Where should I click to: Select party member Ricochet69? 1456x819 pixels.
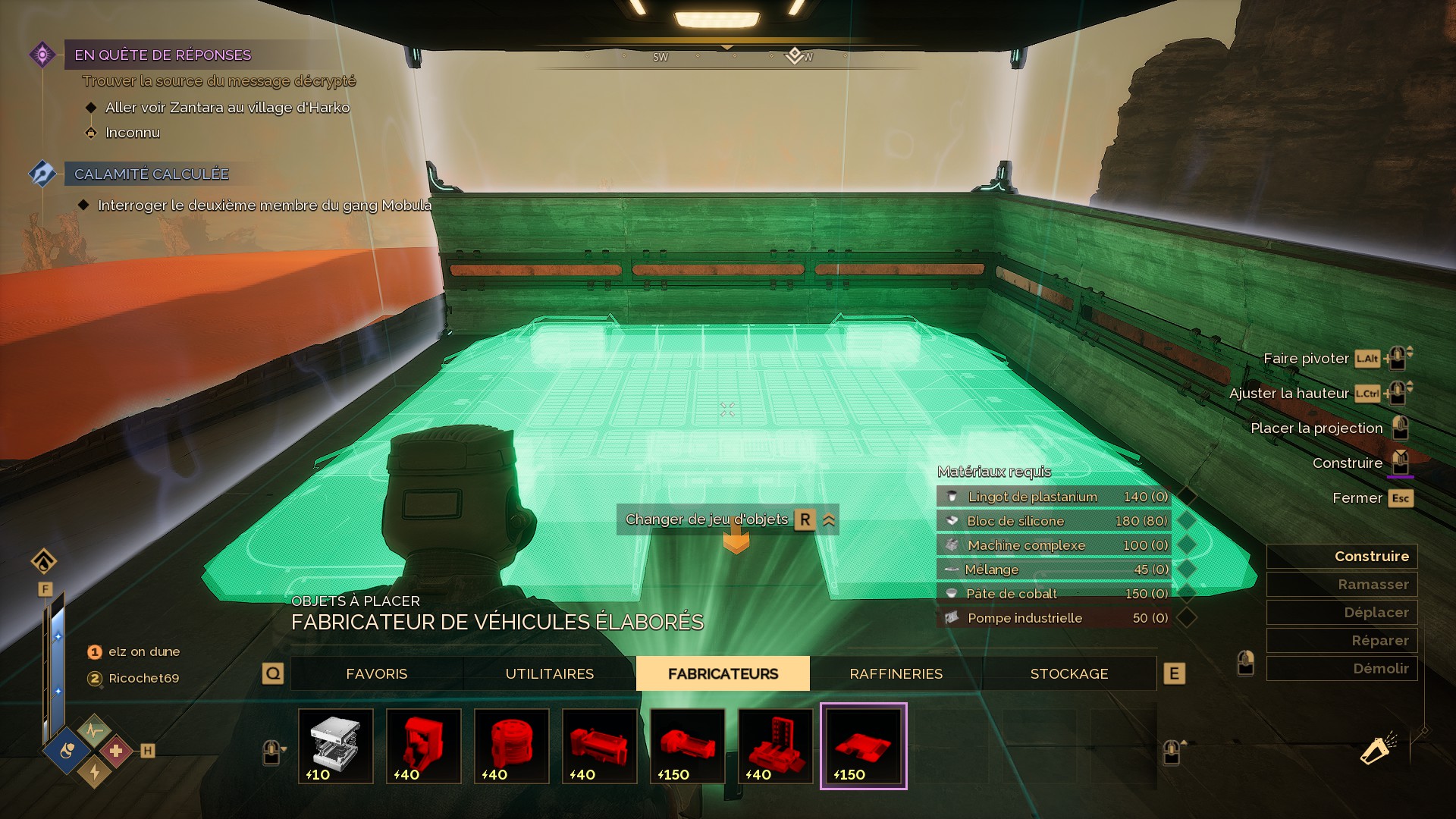click(x=143, y=678)
